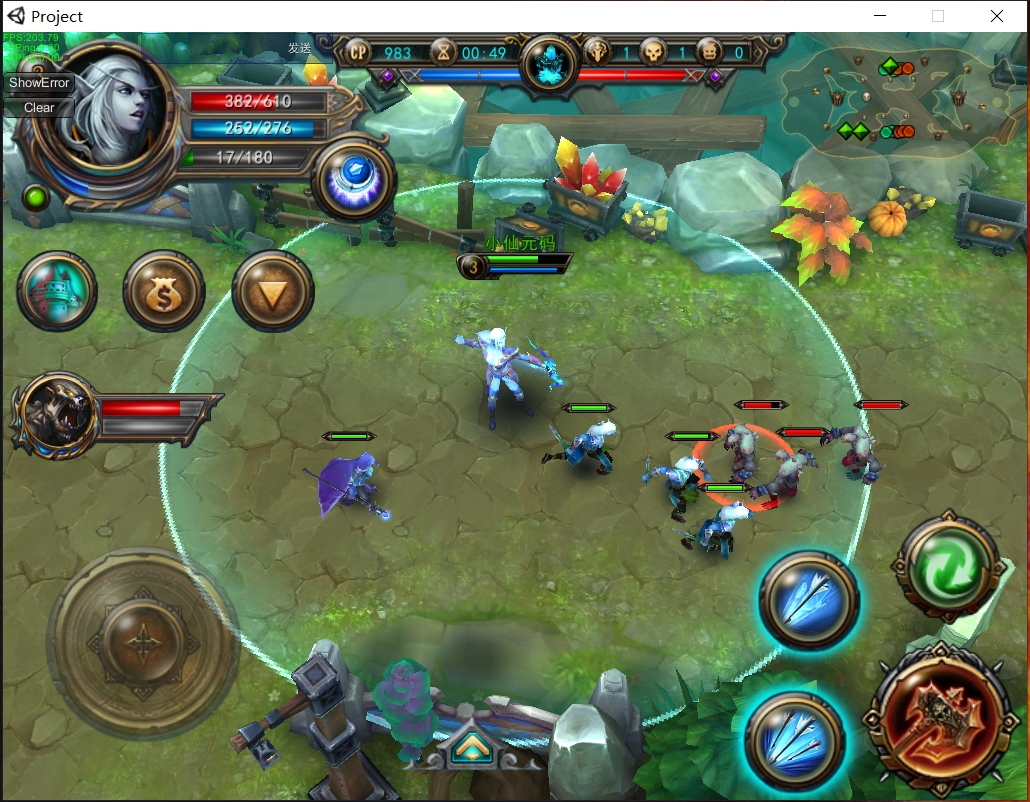The height and width of the screenshot is (802, 1030).
Task: Open the money bag shop button
Action: 164,292
